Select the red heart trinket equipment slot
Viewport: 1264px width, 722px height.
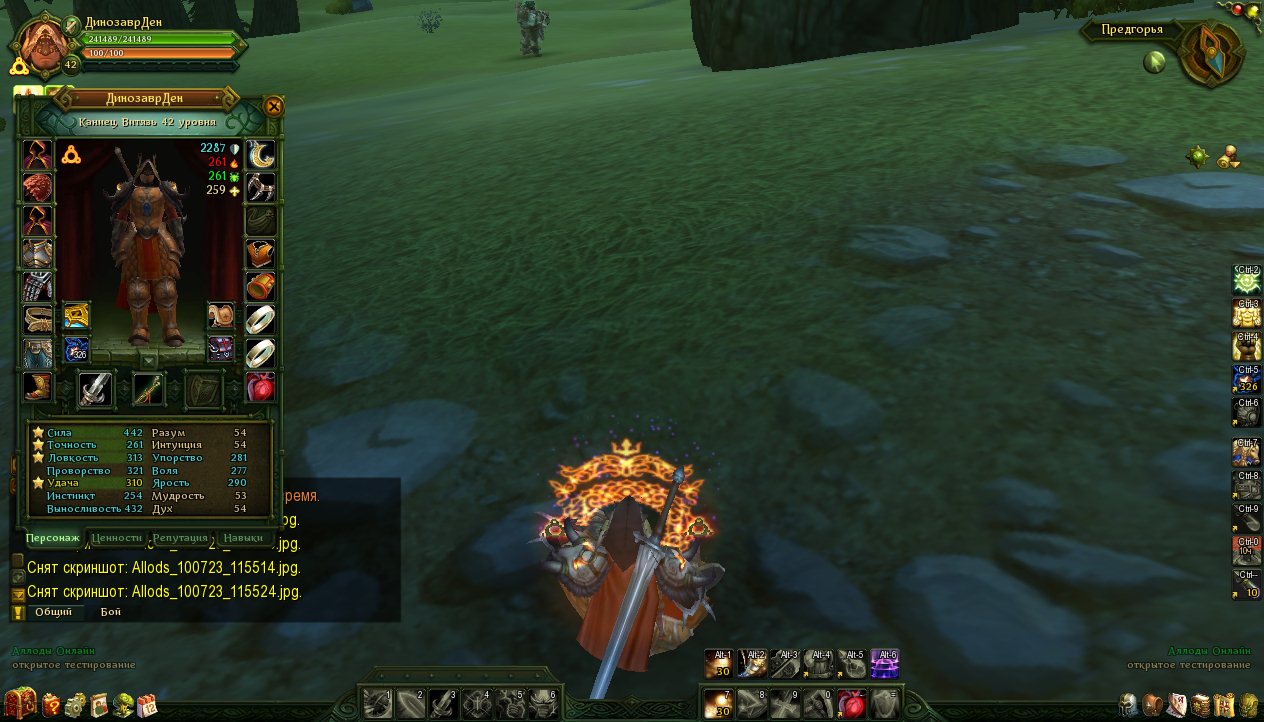[260, 387]
